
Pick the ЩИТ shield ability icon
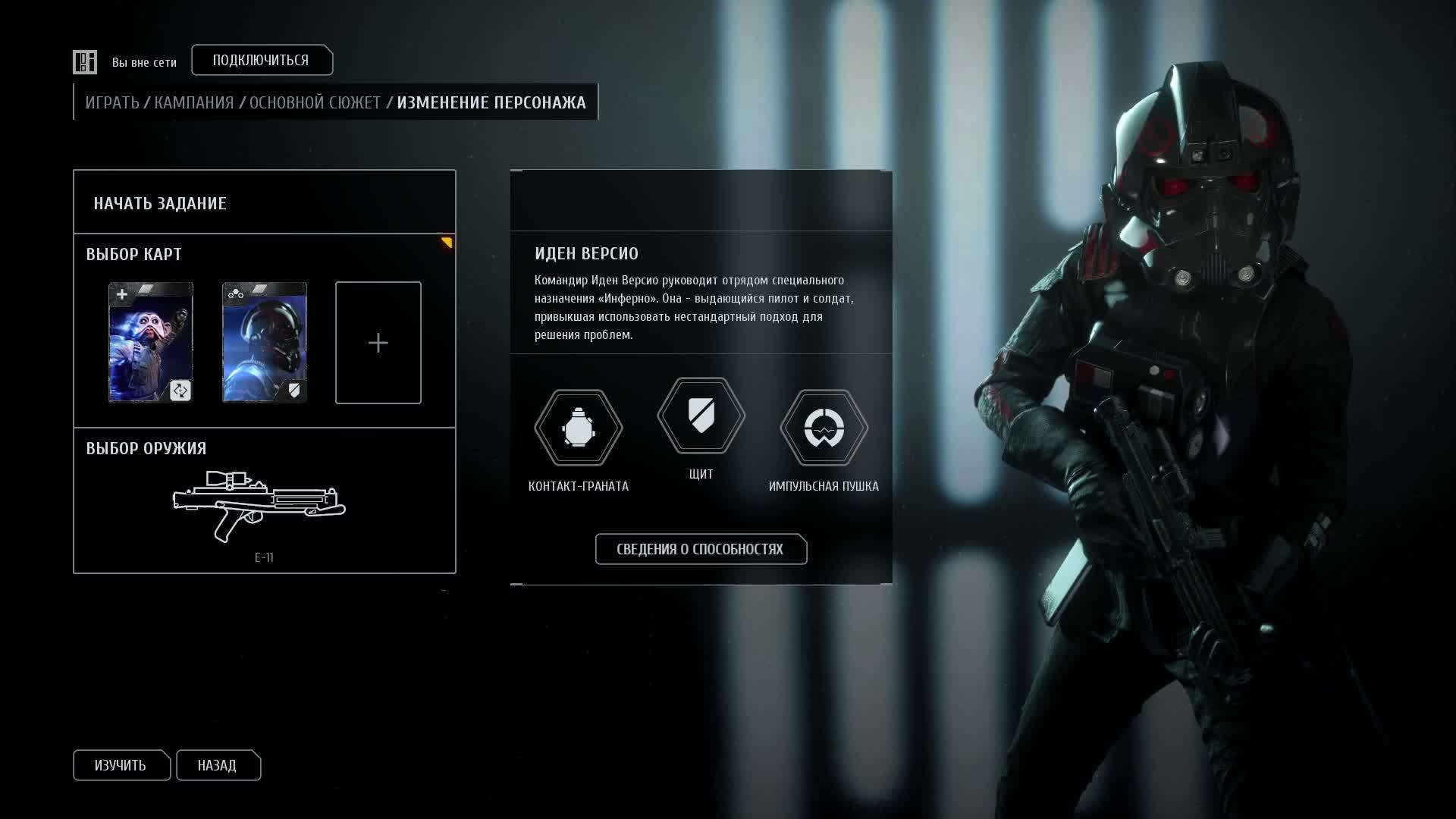[x=701, y=416]
